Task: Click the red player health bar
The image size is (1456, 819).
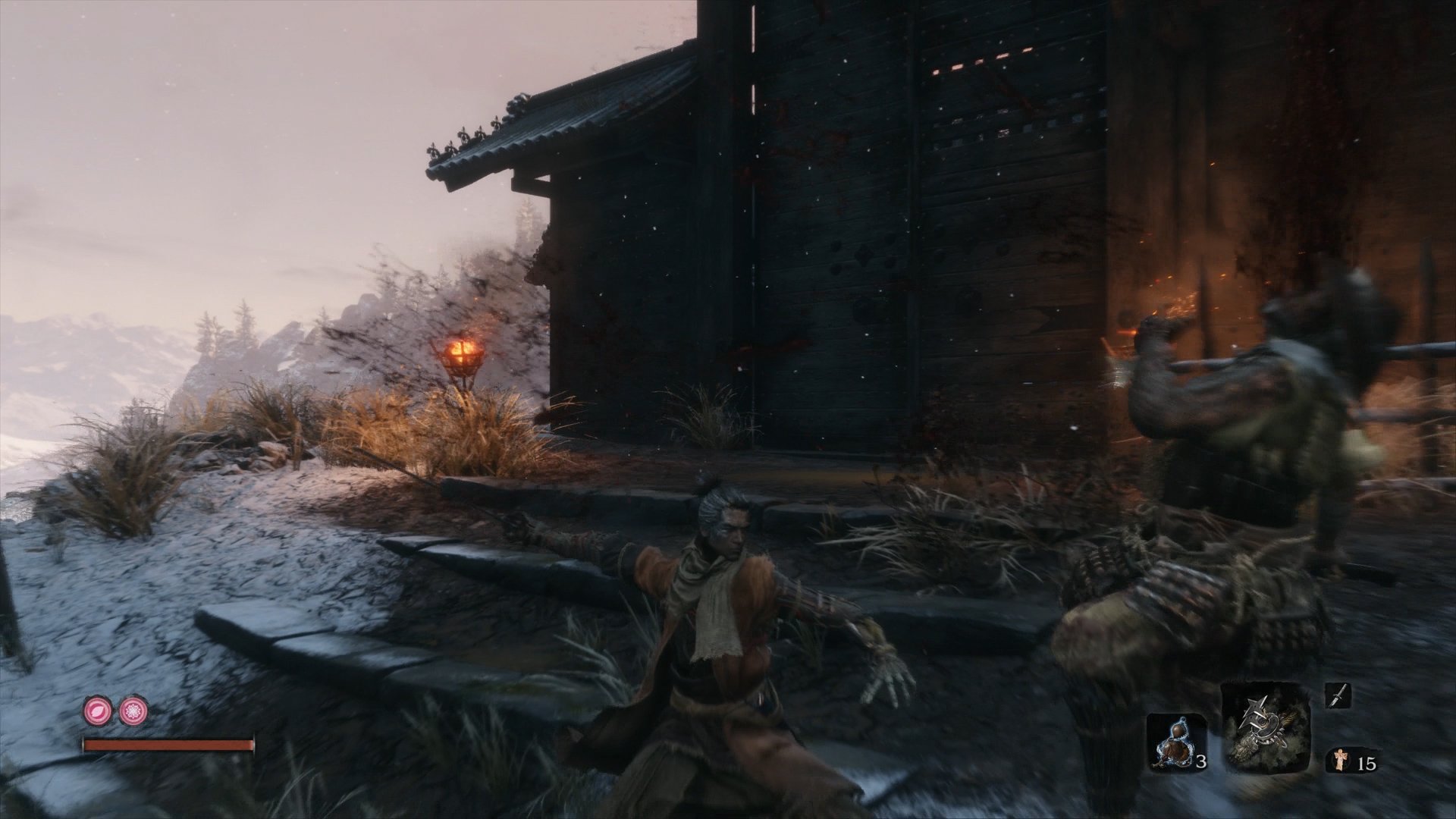Action: (167, 745)
